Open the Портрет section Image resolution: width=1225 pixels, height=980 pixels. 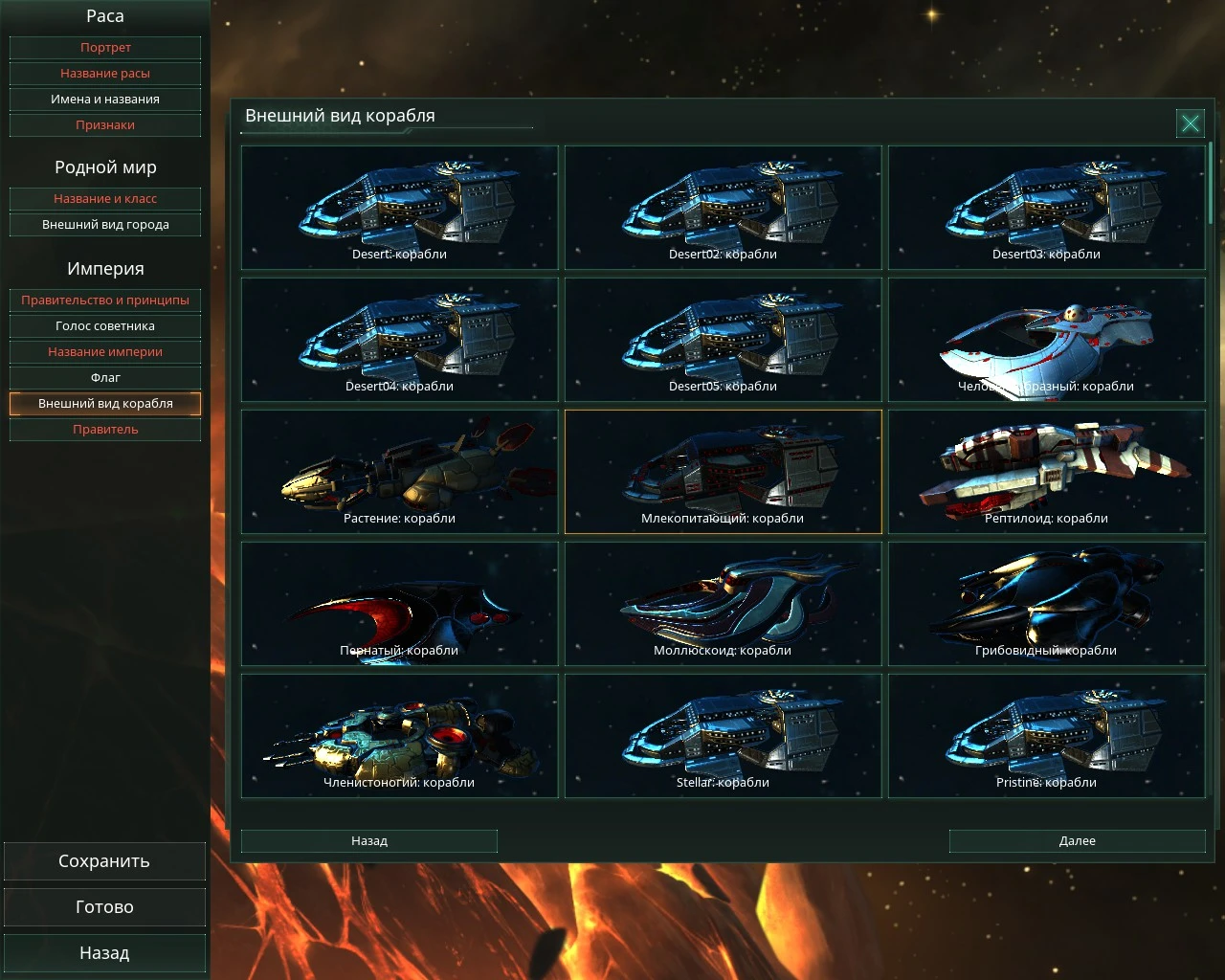click(x=105, y=47)
